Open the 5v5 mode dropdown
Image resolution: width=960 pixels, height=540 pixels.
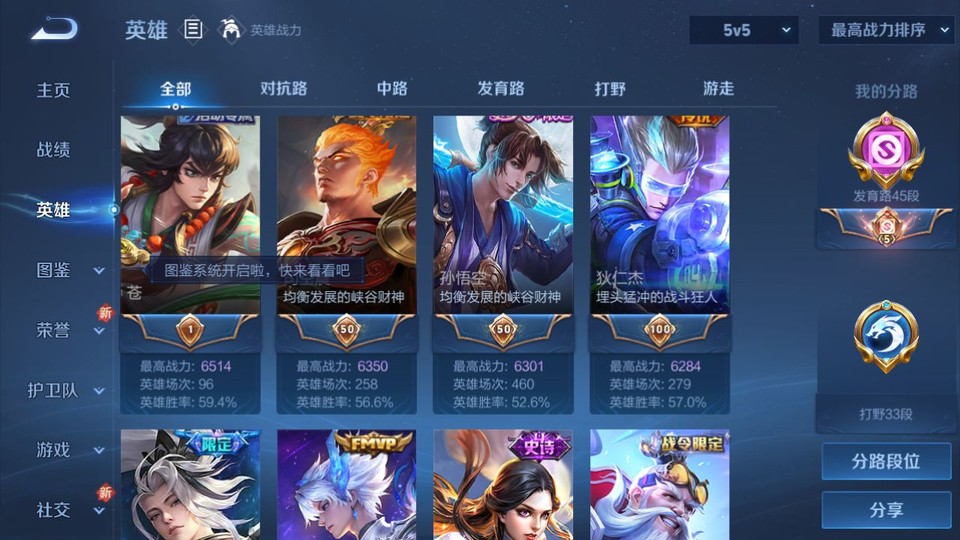coord(743,30)
